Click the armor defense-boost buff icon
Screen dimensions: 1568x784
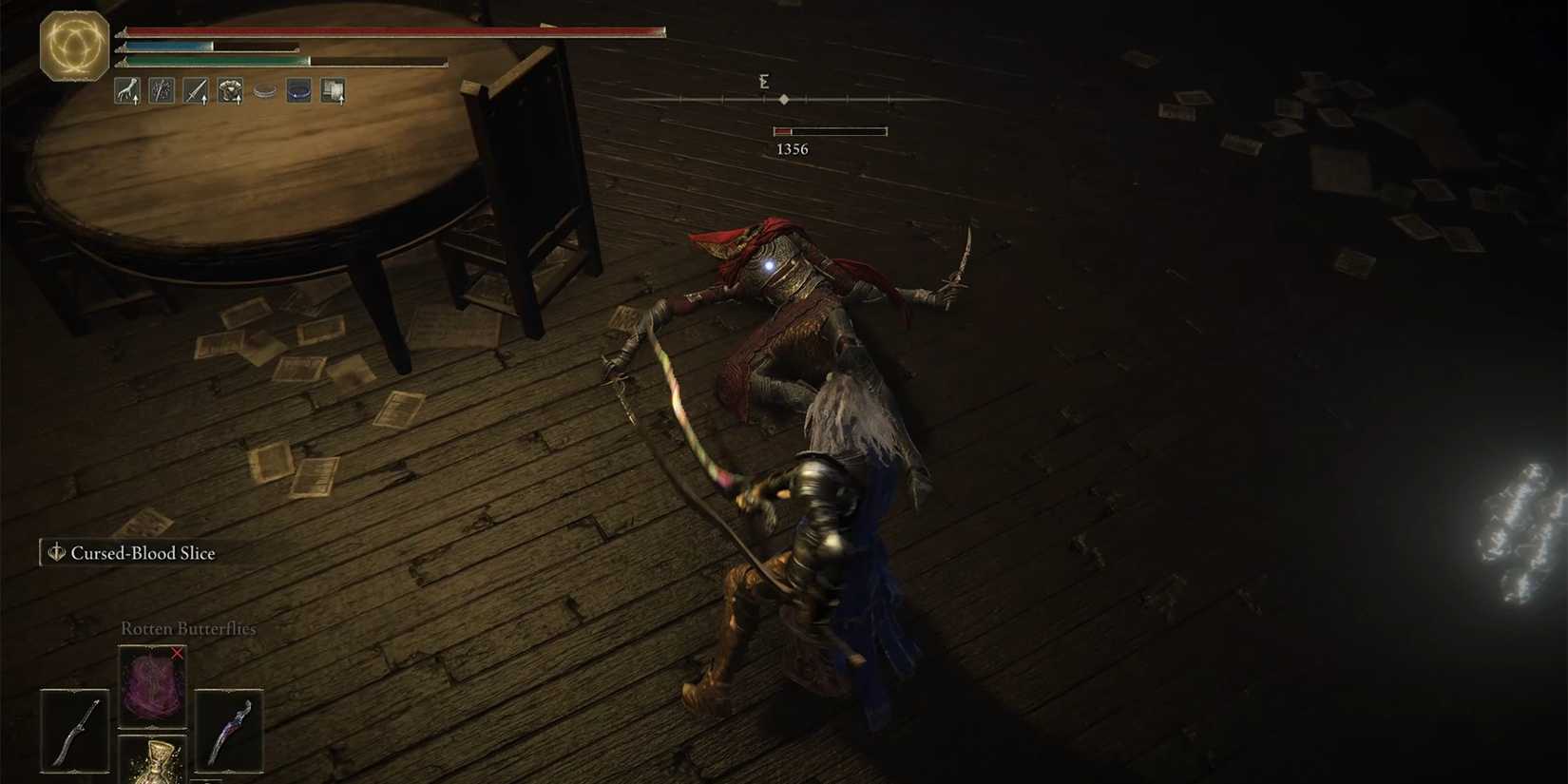coord(229,91)
